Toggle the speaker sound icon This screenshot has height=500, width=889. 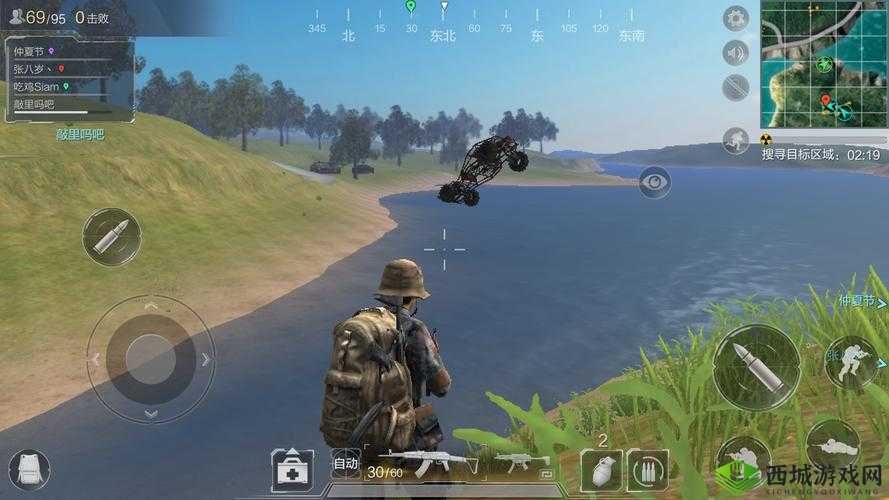pyautogui.click(x=736, y=52)
